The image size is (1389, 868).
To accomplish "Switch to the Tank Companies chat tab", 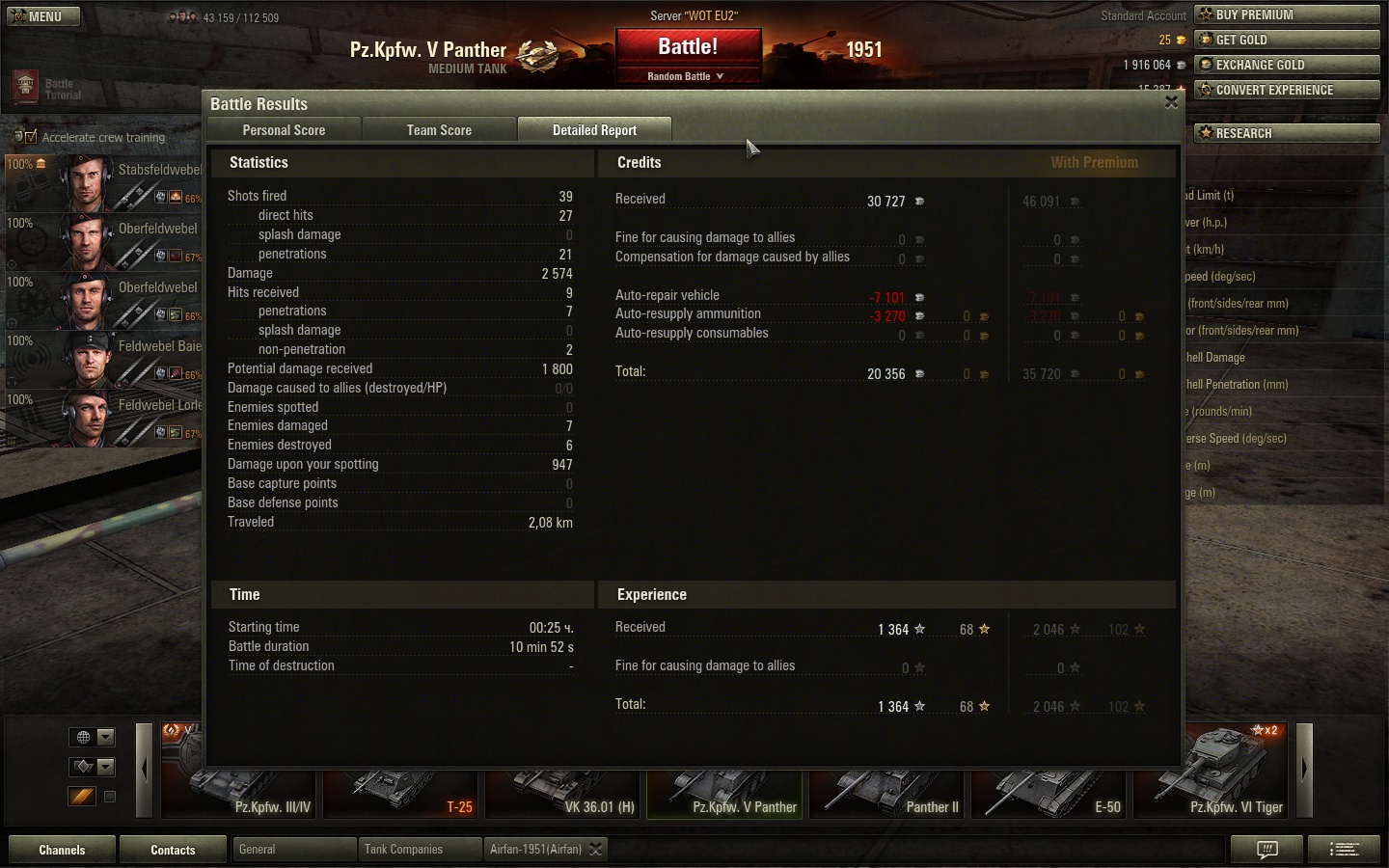I will (x=419, y=850).
